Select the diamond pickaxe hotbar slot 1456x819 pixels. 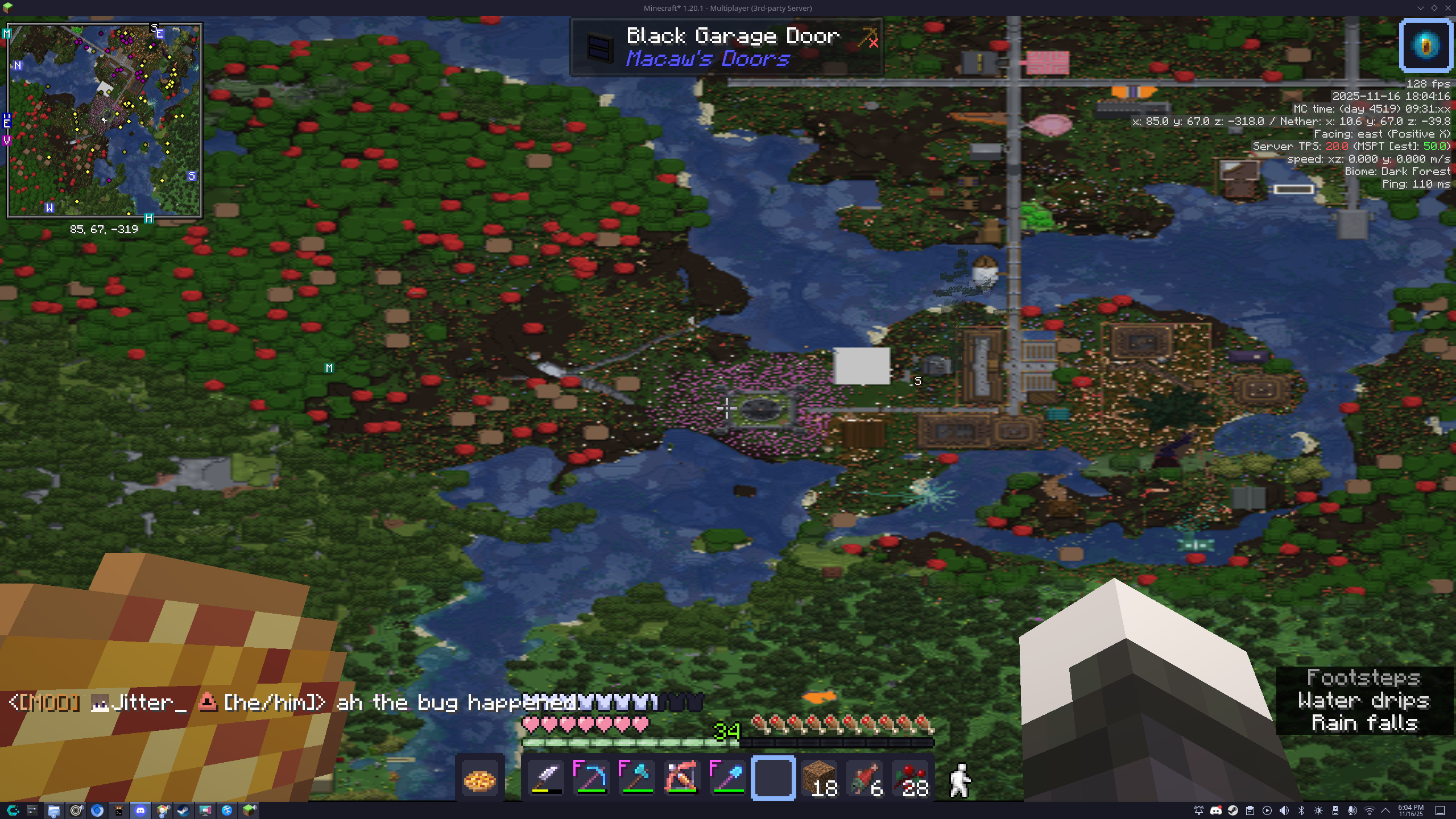coord(591,778)
